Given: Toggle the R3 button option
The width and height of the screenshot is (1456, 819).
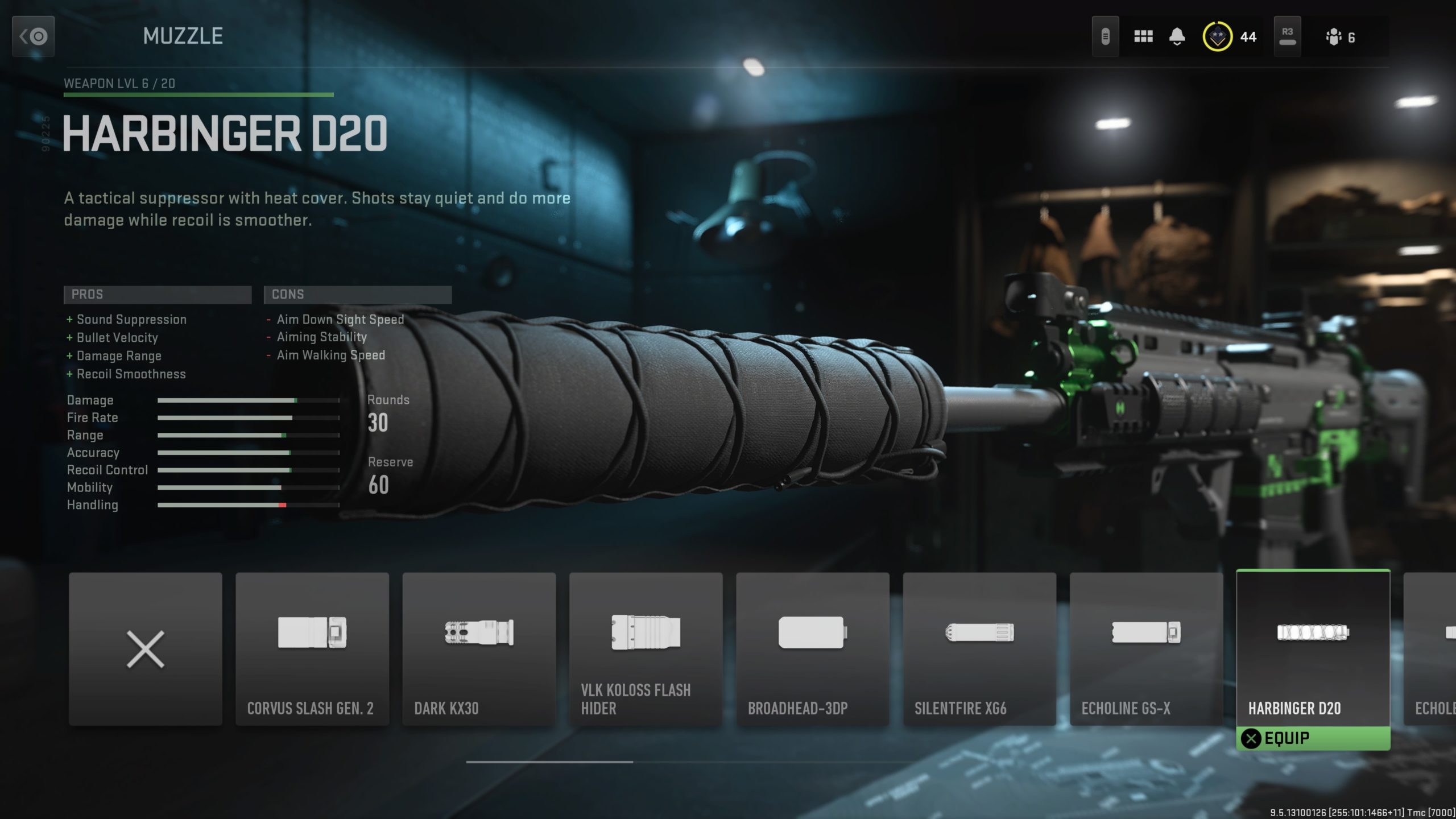Looking at the screenshot, I should [1288, 34].
